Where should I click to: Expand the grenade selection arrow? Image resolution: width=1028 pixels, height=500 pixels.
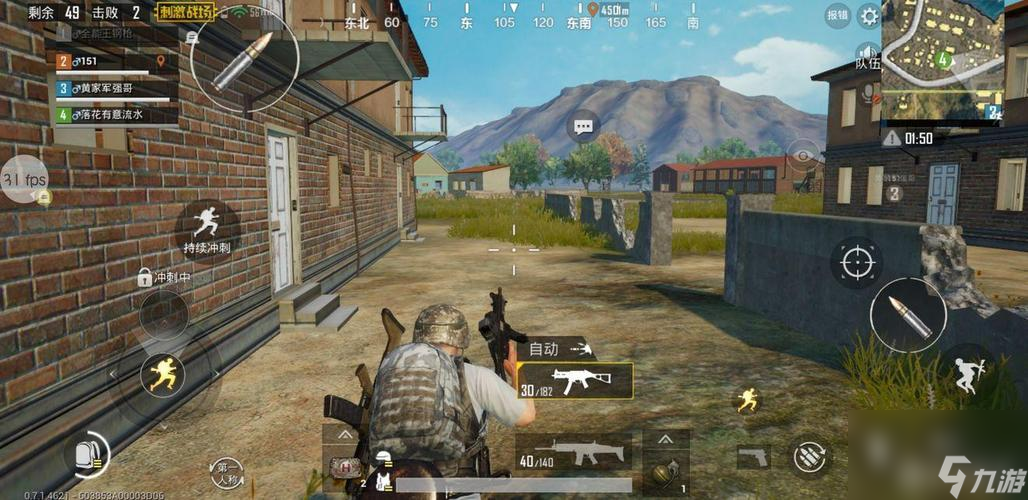pyautogui.click(x=667, y=439)
